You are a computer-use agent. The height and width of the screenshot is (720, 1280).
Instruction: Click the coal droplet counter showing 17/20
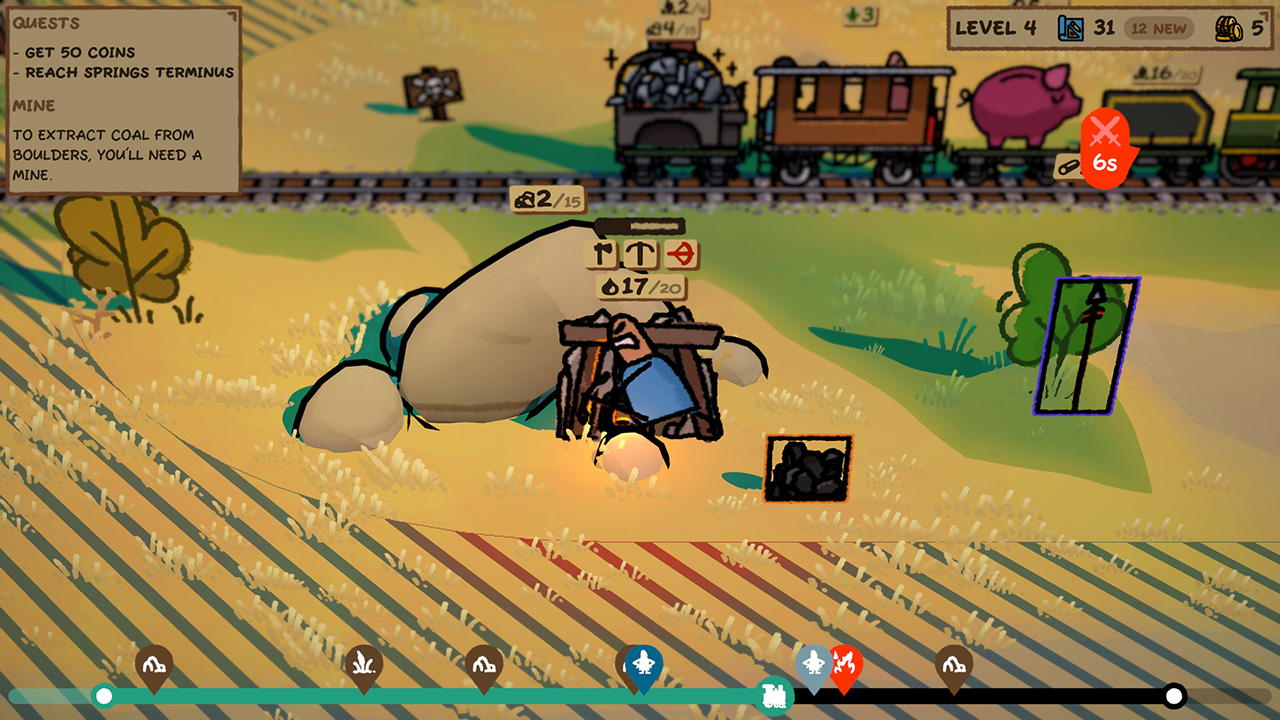tap(640, 285)
